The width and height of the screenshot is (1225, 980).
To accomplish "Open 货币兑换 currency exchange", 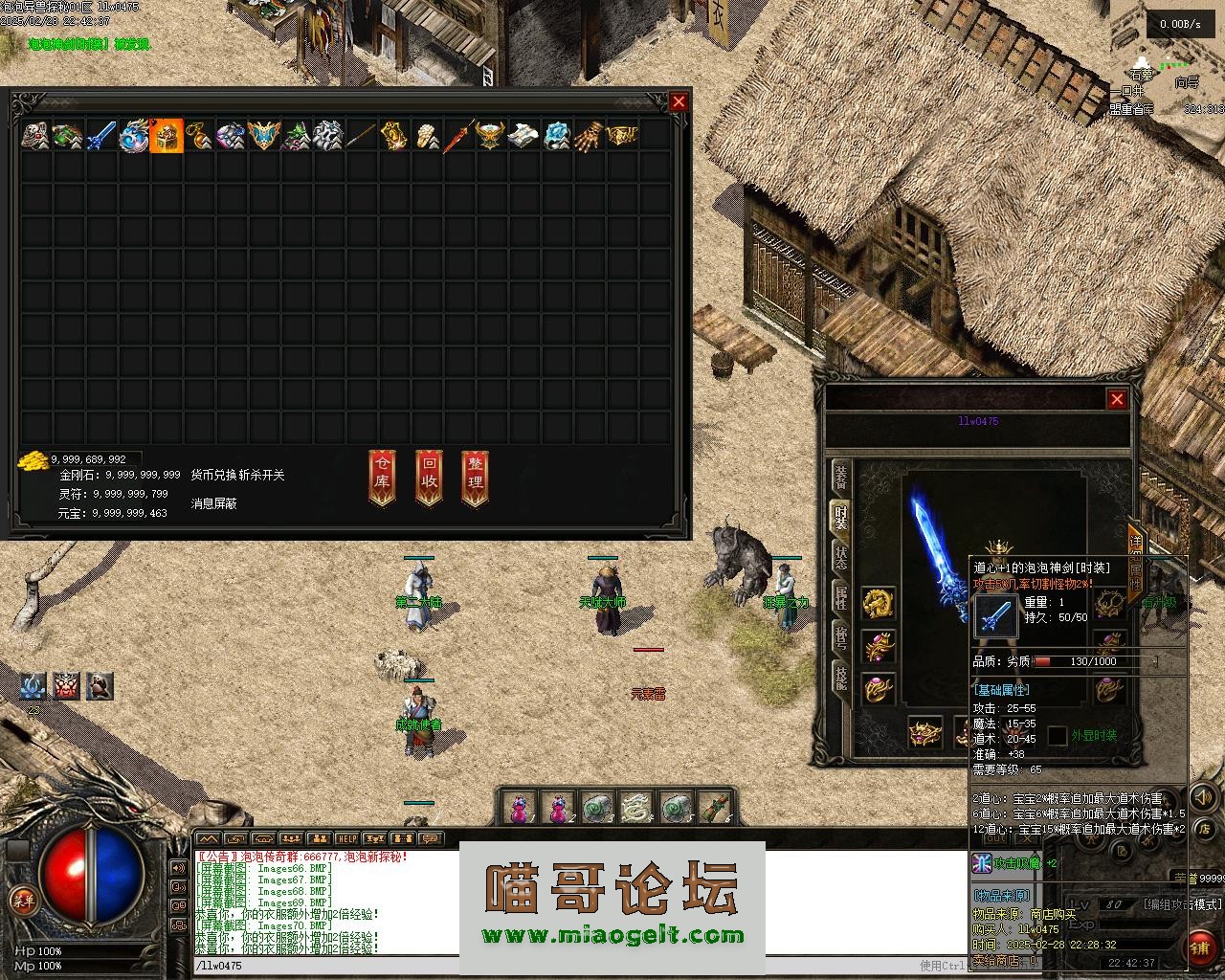I will [213, 475].
